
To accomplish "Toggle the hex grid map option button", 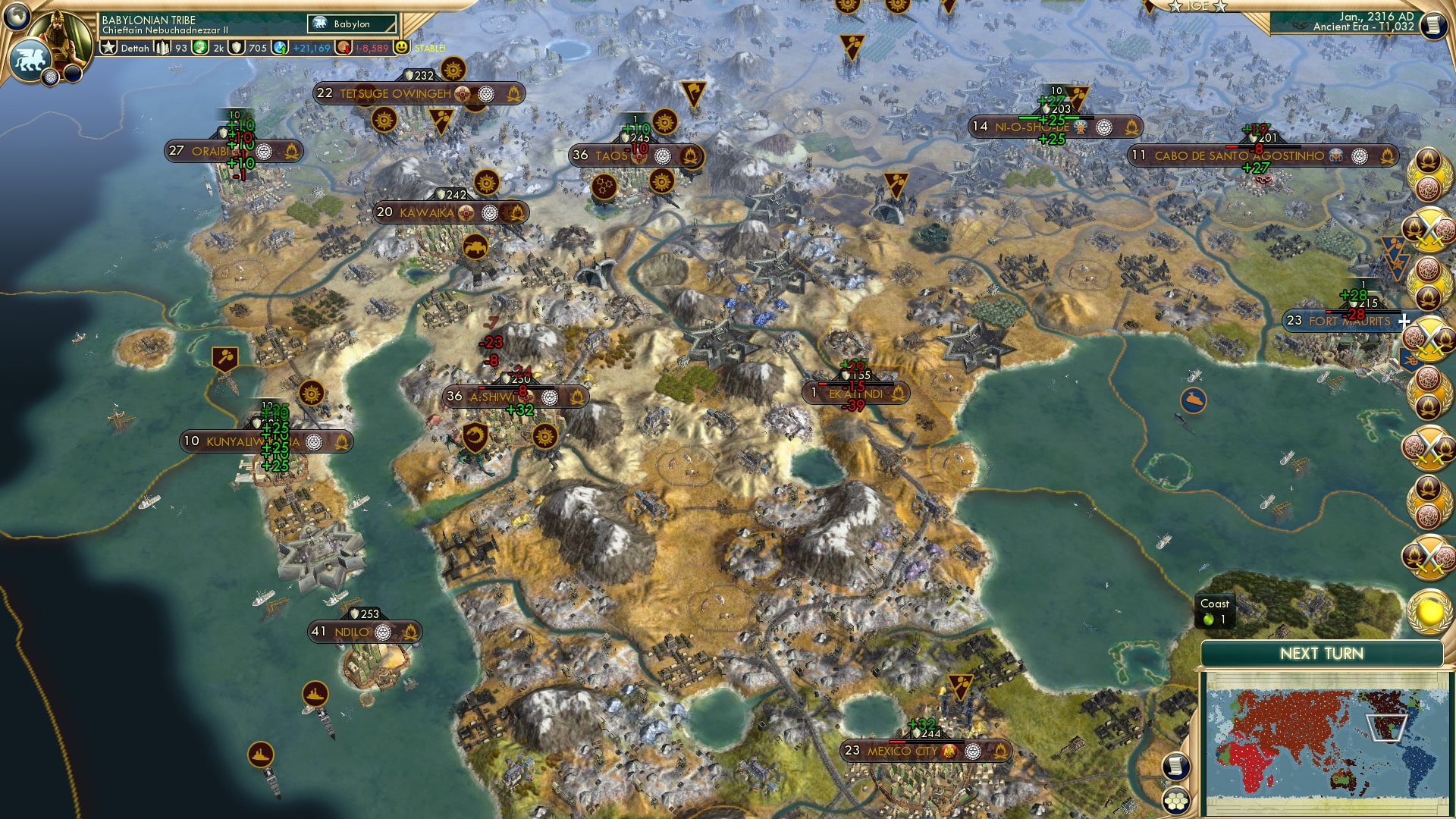I will click(x=1175, y=799).
